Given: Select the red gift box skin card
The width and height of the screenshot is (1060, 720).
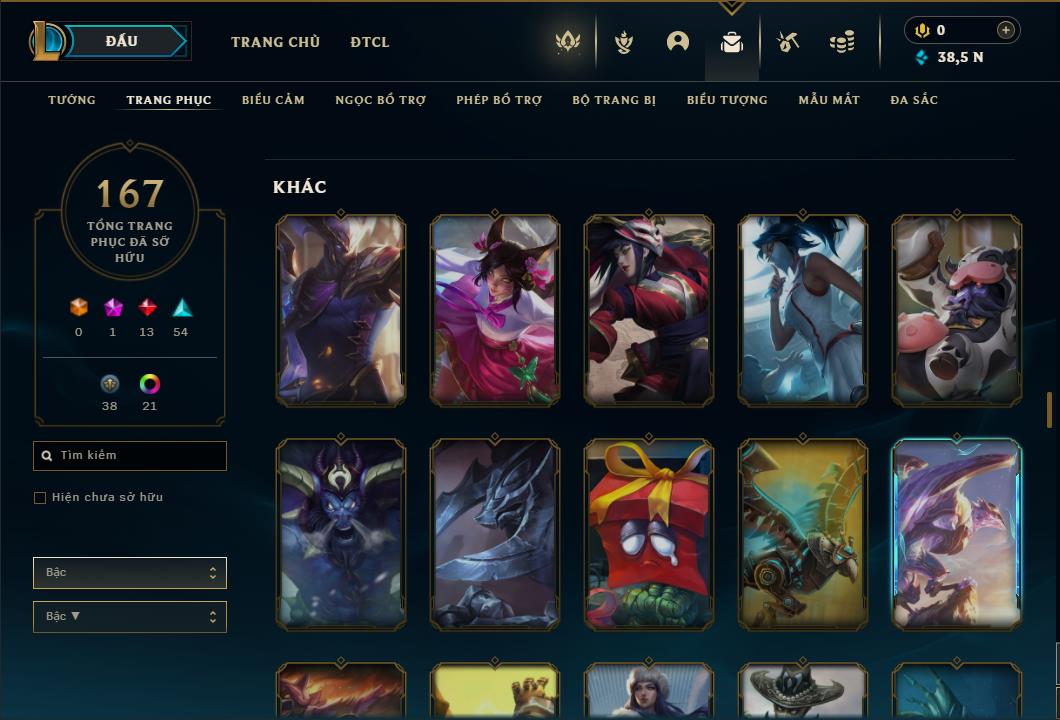Looking at the screenshot, I should (x=649, y=535).
